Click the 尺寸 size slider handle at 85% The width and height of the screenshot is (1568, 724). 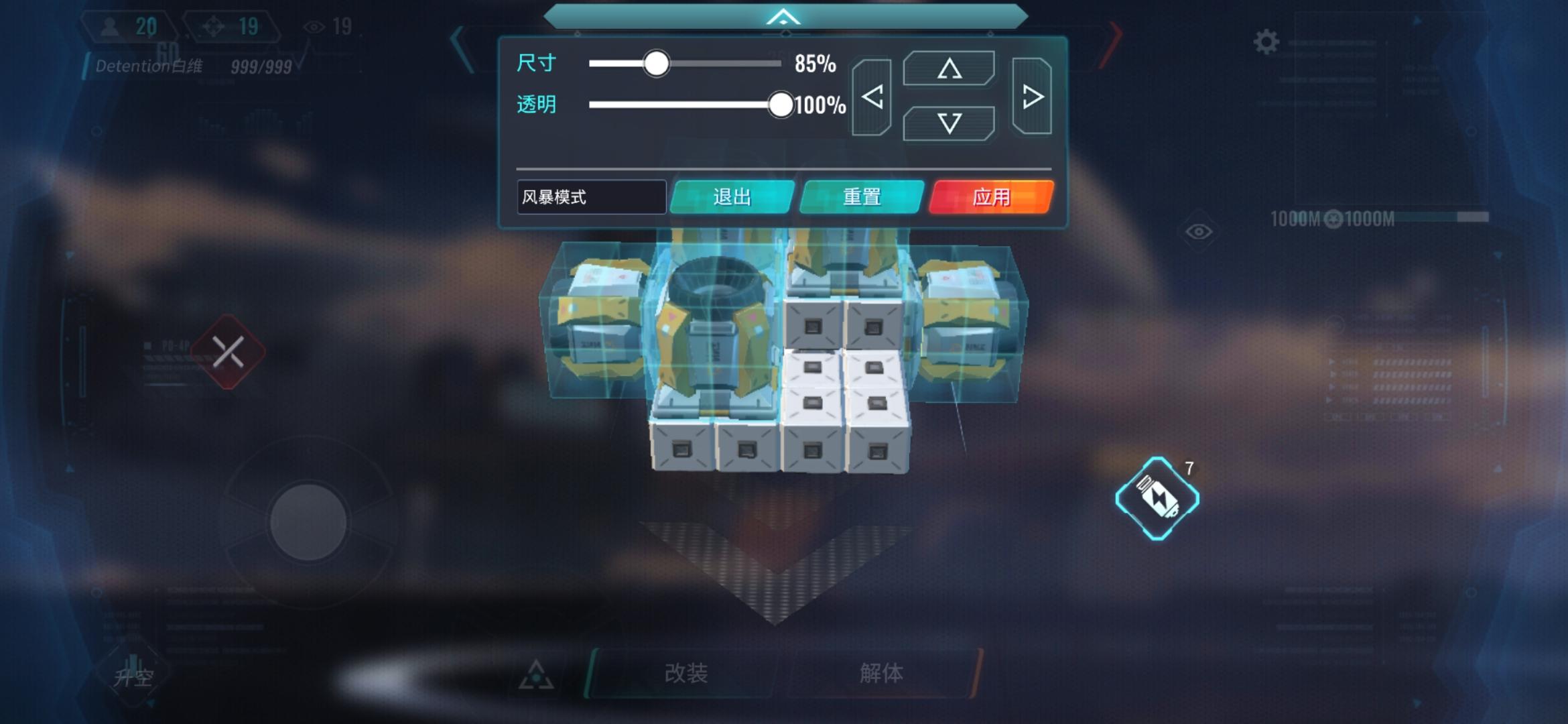pyautogui.click(x=656, y=64)
